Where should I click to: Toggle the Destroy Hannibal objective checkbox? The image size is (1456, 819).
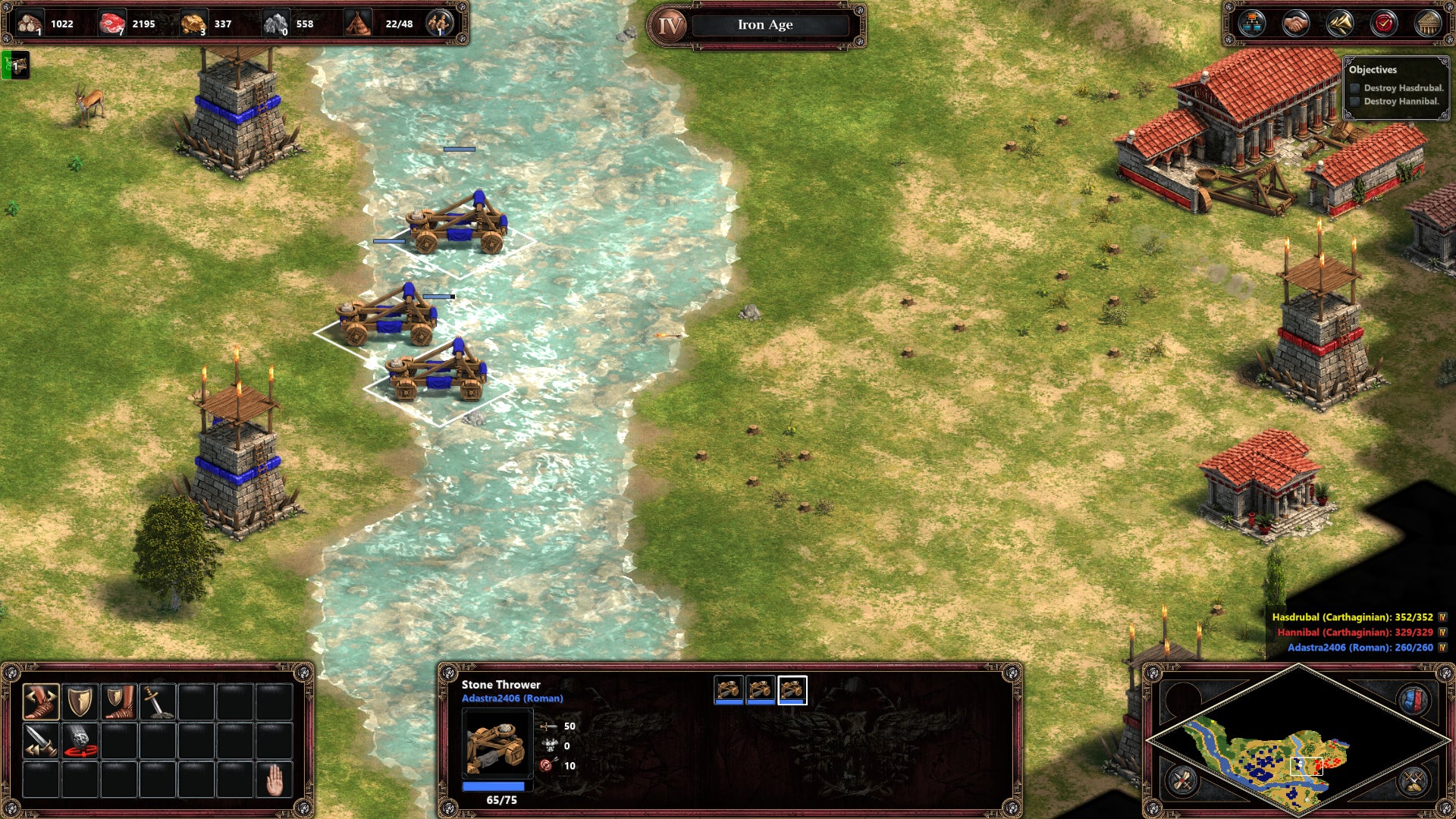(1354, 102)
